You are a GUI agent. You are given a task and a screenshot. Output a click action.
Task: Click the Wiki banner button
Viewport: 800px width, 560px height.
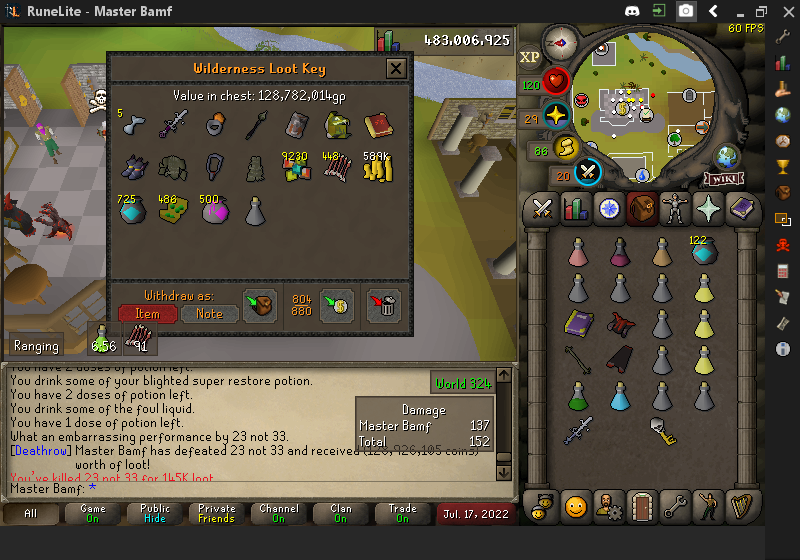point(723,179)
